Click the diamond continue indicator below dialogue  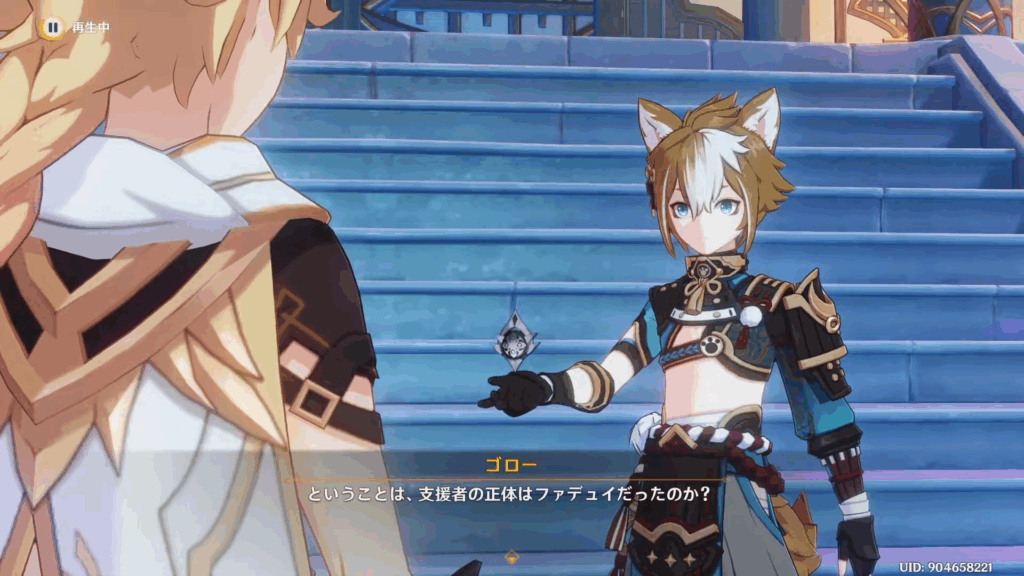512,556
